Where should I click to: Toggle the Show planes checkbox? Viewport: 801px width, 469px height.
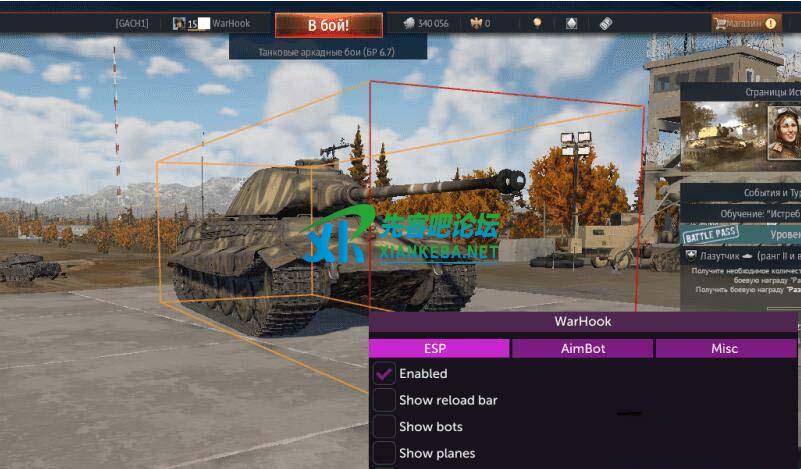tap(384, 453)
